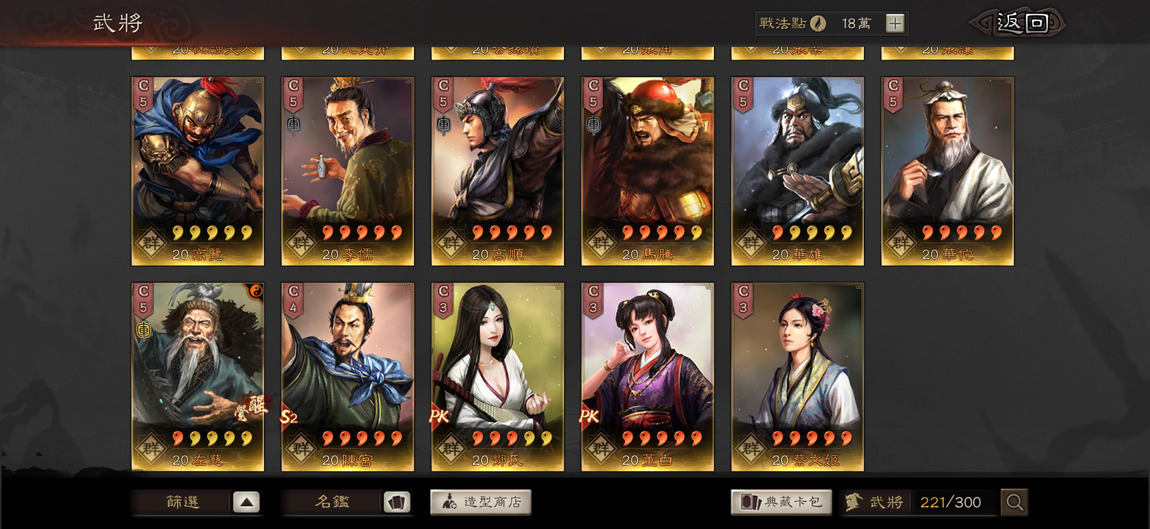Add more 戰法點 with the plus button
Screen dimensions: 1150x529
click(895, 23)
